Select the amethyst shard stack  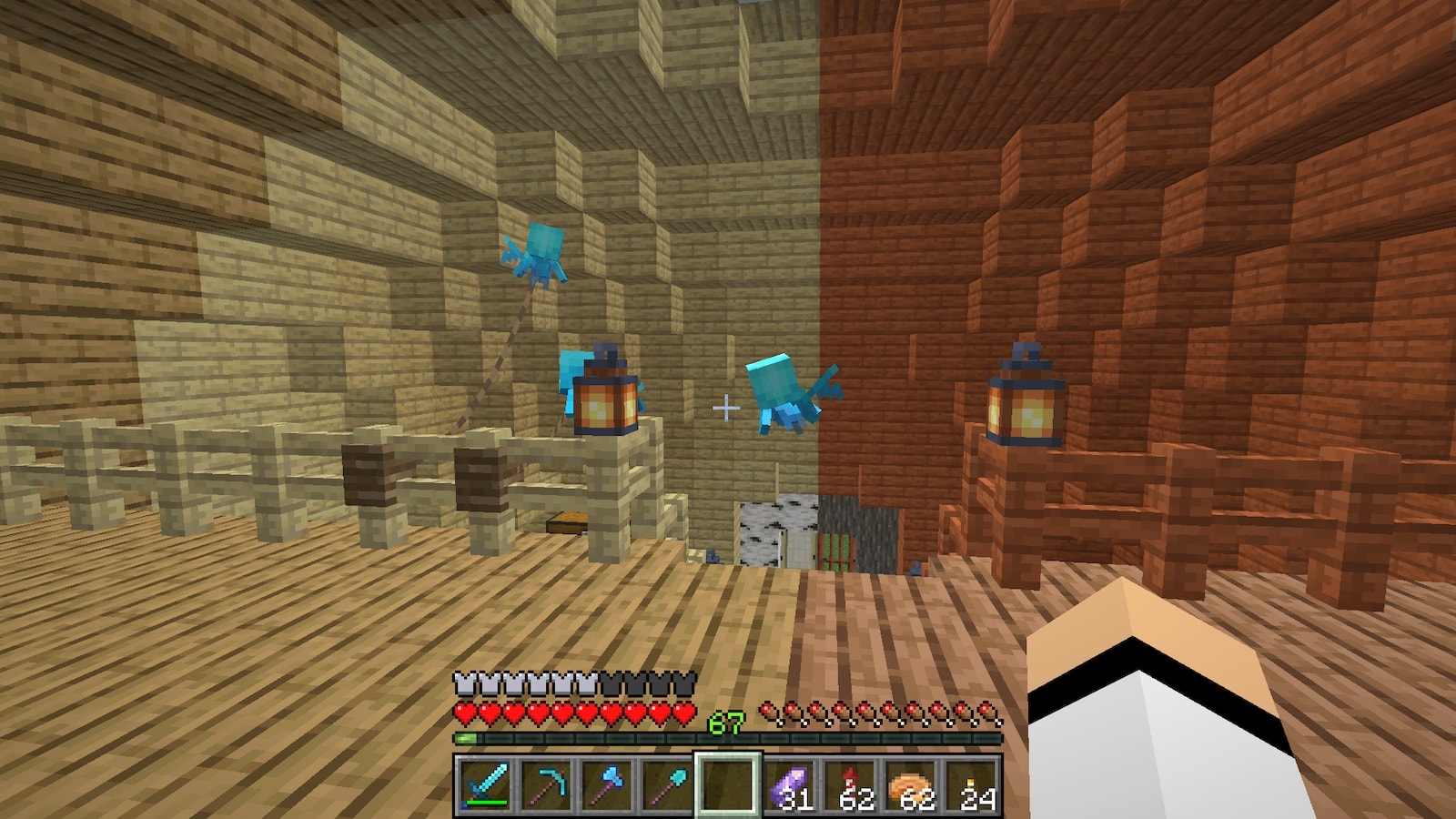tap(788, 784)
